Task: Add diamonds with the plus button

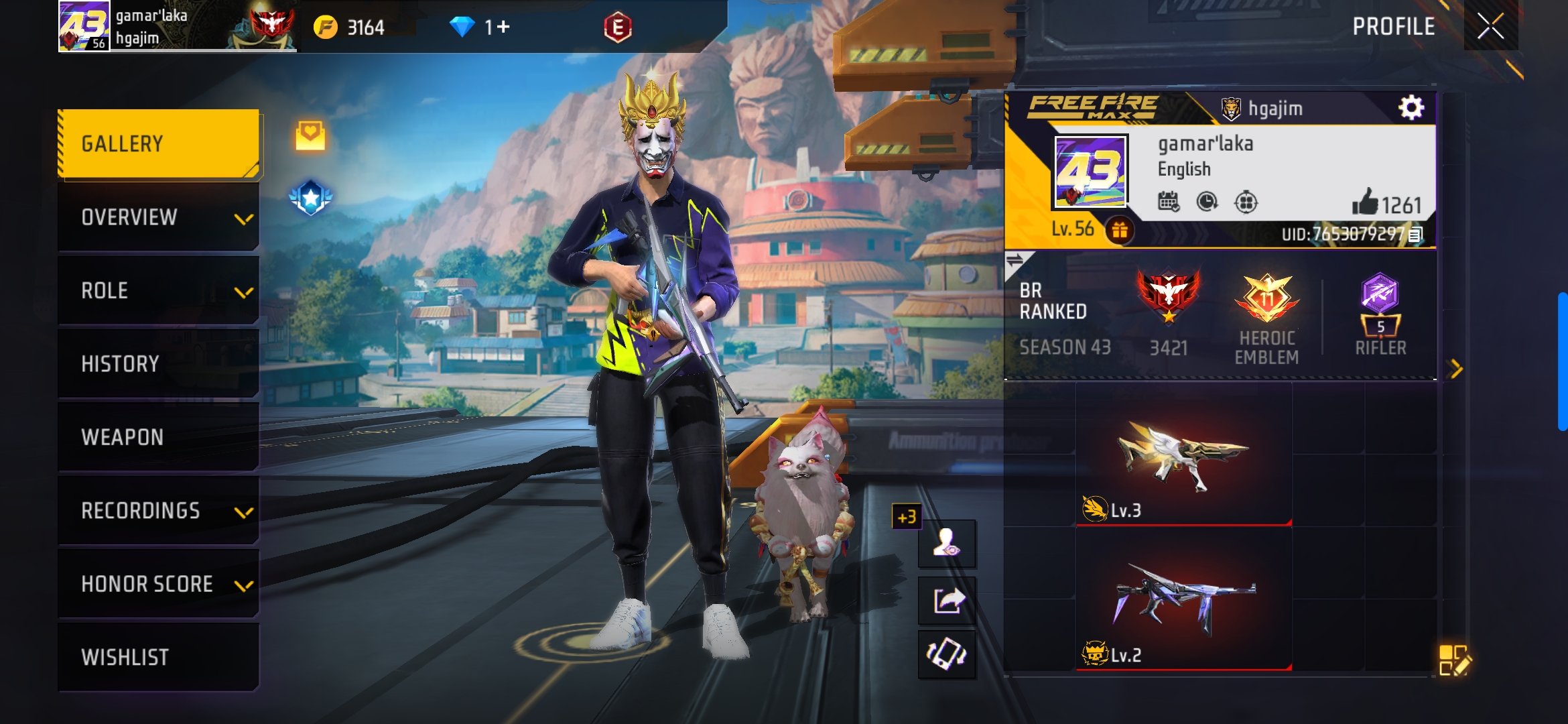Action: (x=503, y=27)
